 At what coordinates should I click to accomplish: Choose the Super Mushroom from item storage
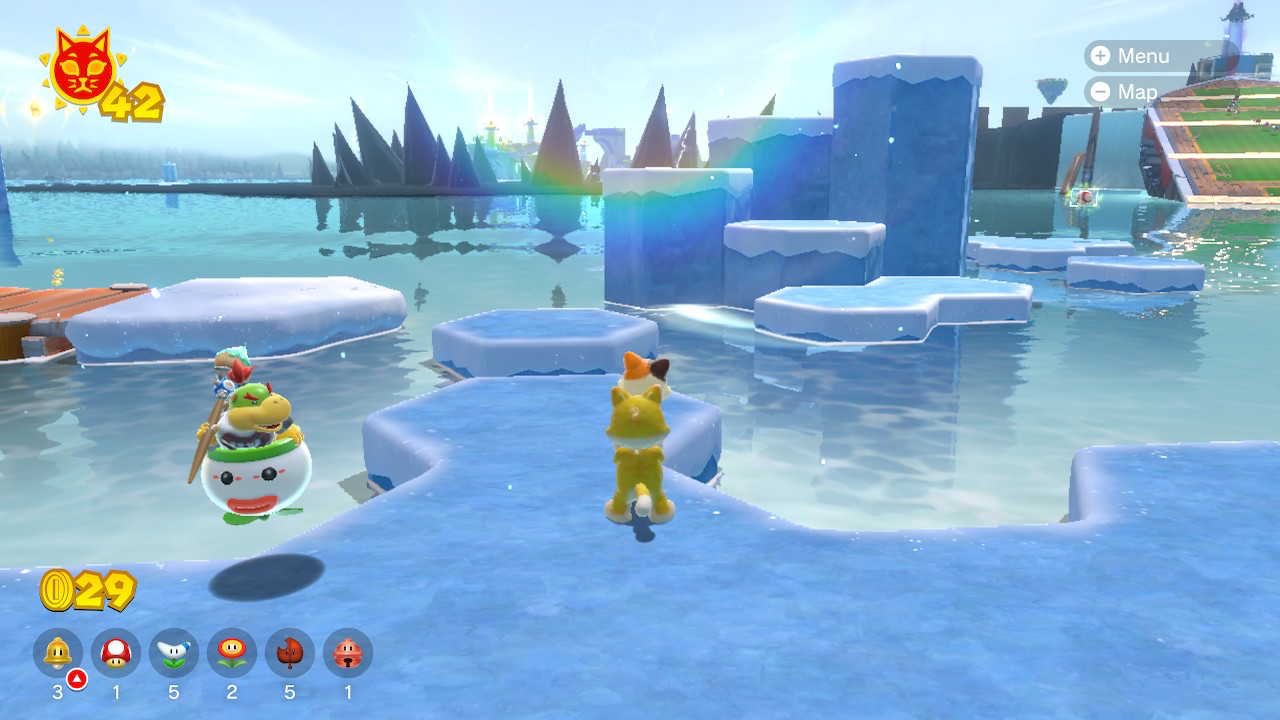pos(116,653)
